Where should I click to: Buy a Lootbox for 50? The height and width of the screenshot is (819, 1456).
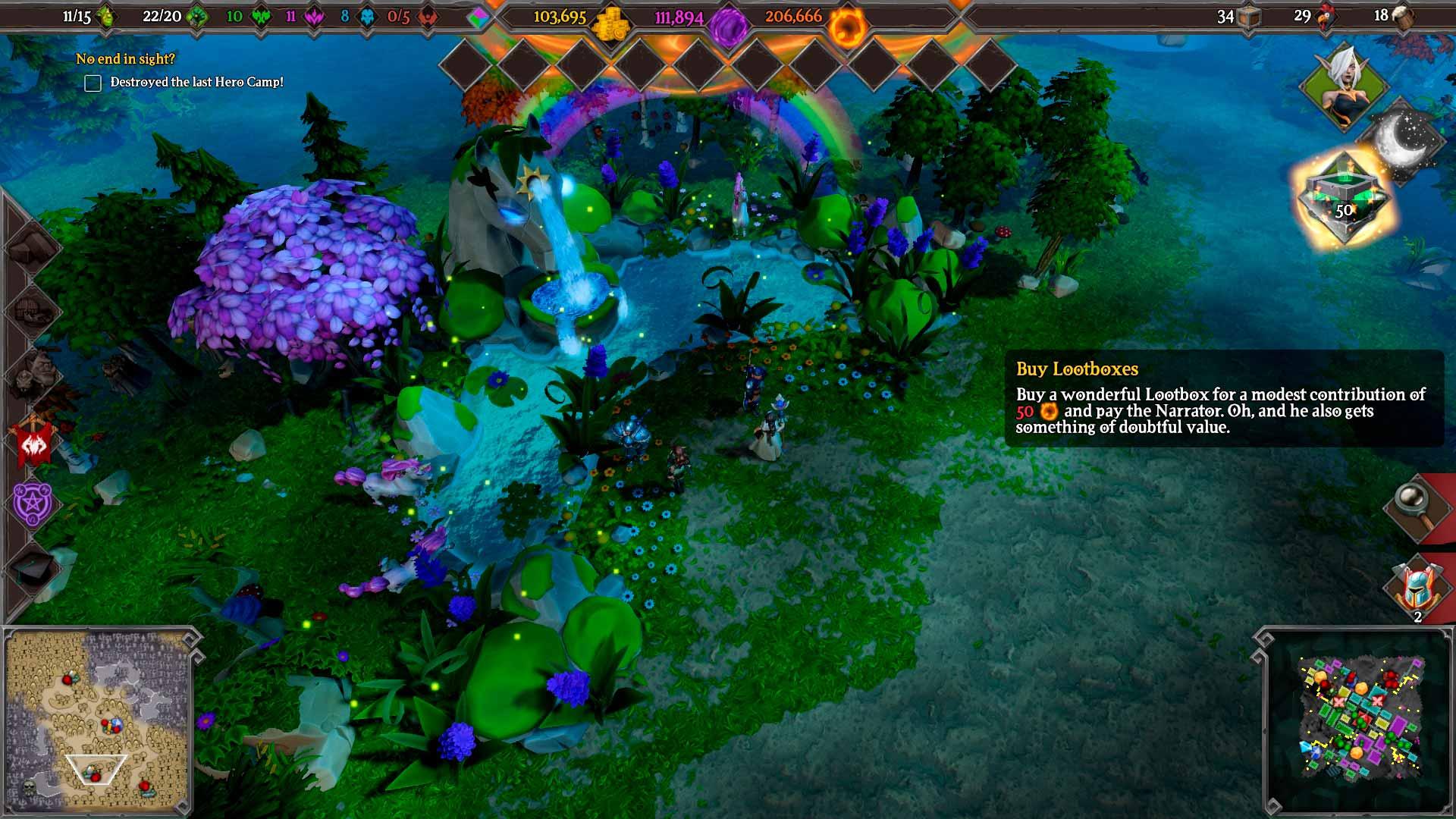[1343, 199]
